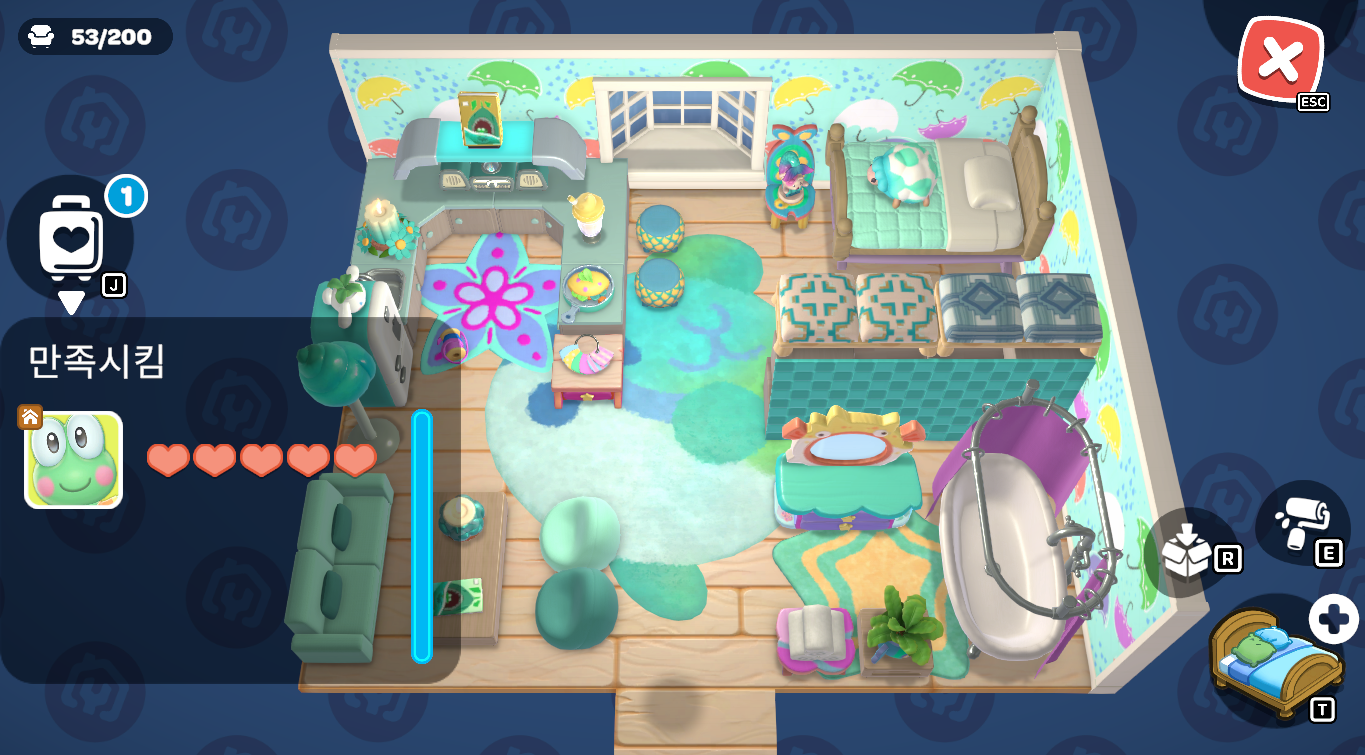Open the bed furniture catalog button
Viewport: 1365px width, 755px height.
tap(1274, 660)
